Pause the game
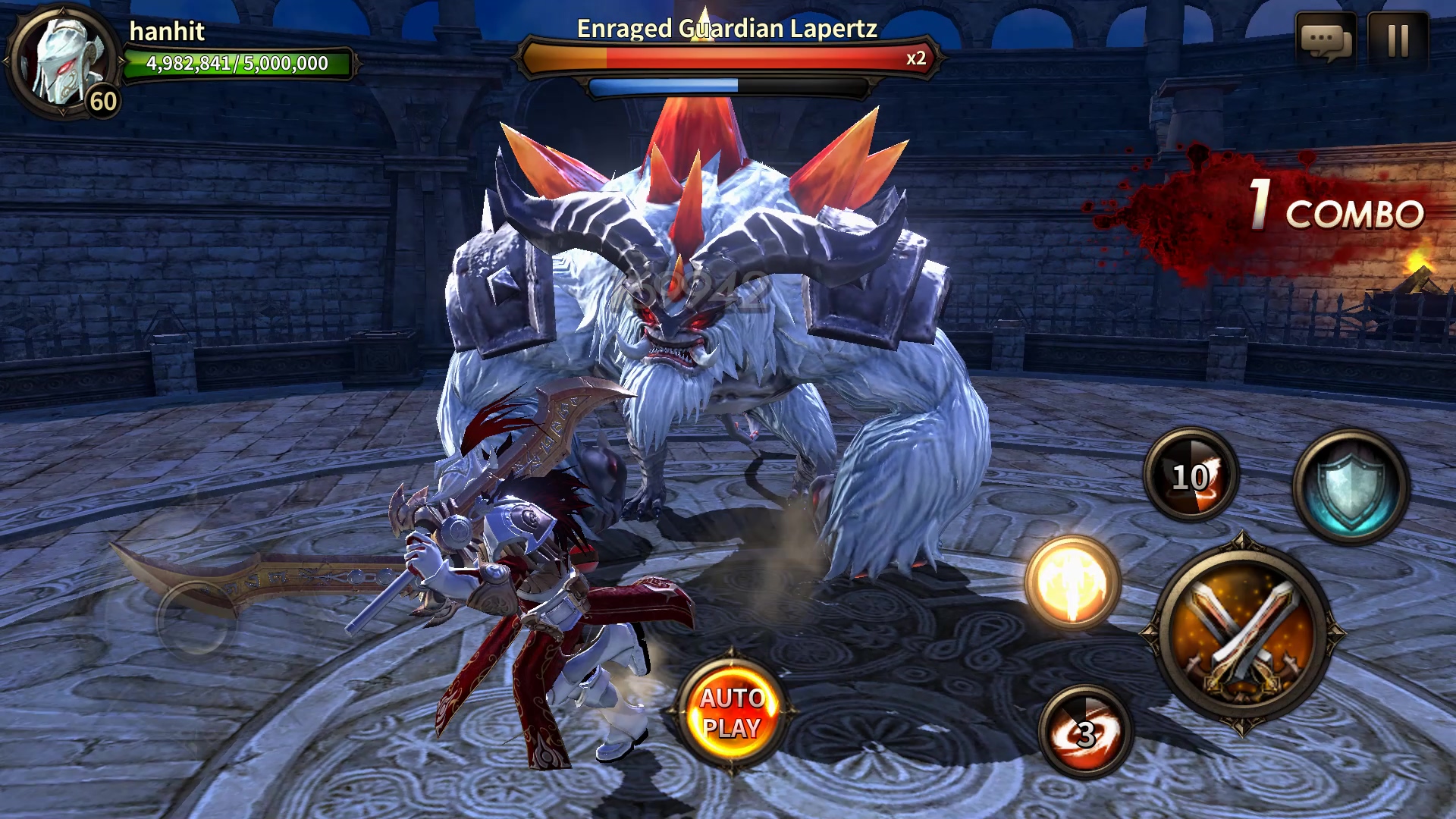The image size is (1456, 819). click(x=1398, y=40)
